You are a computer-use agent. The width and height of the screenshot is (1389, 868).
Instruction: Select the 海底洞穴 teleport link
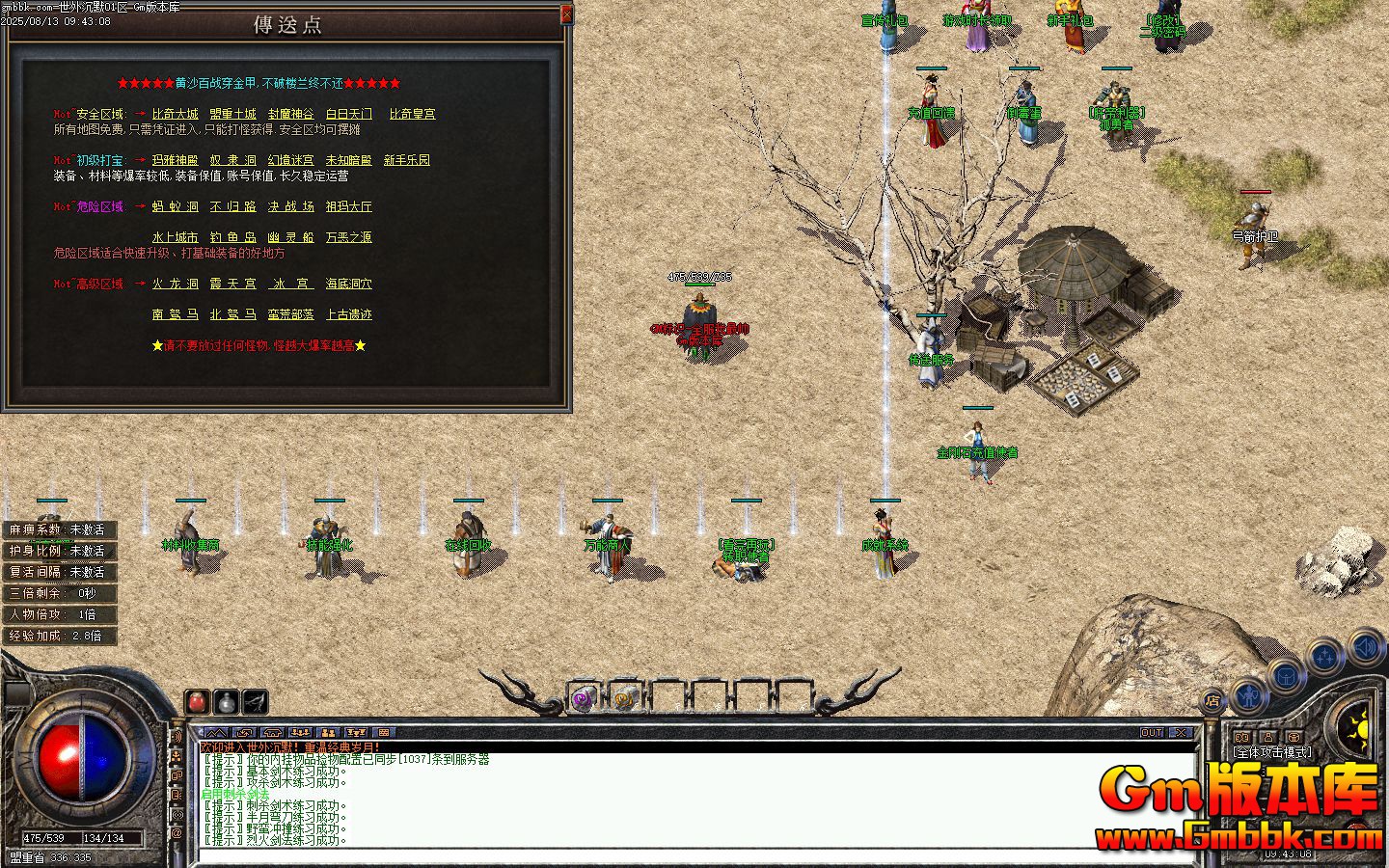[x=348, y=284]
